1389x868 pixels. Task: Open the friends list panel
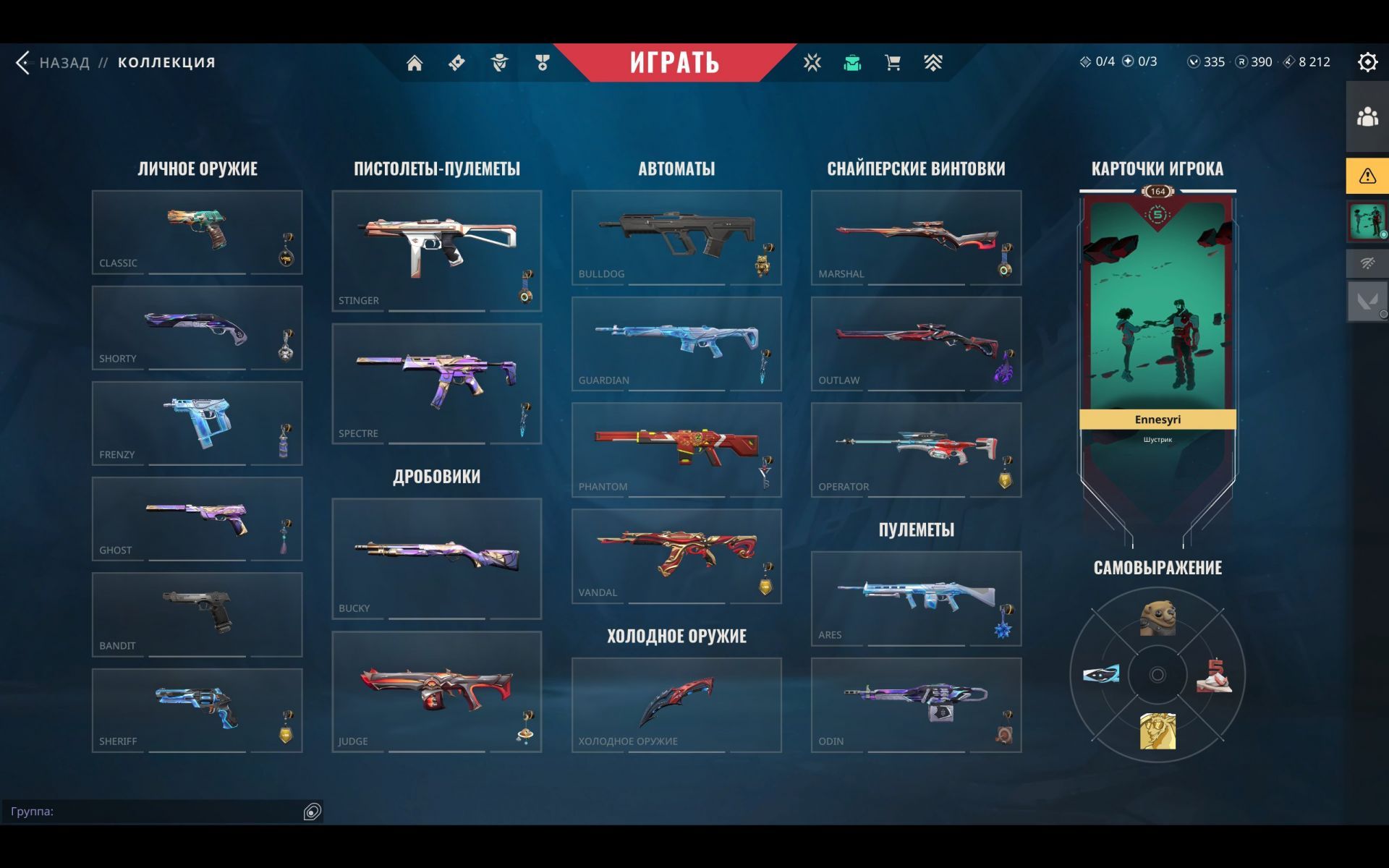1367,116
